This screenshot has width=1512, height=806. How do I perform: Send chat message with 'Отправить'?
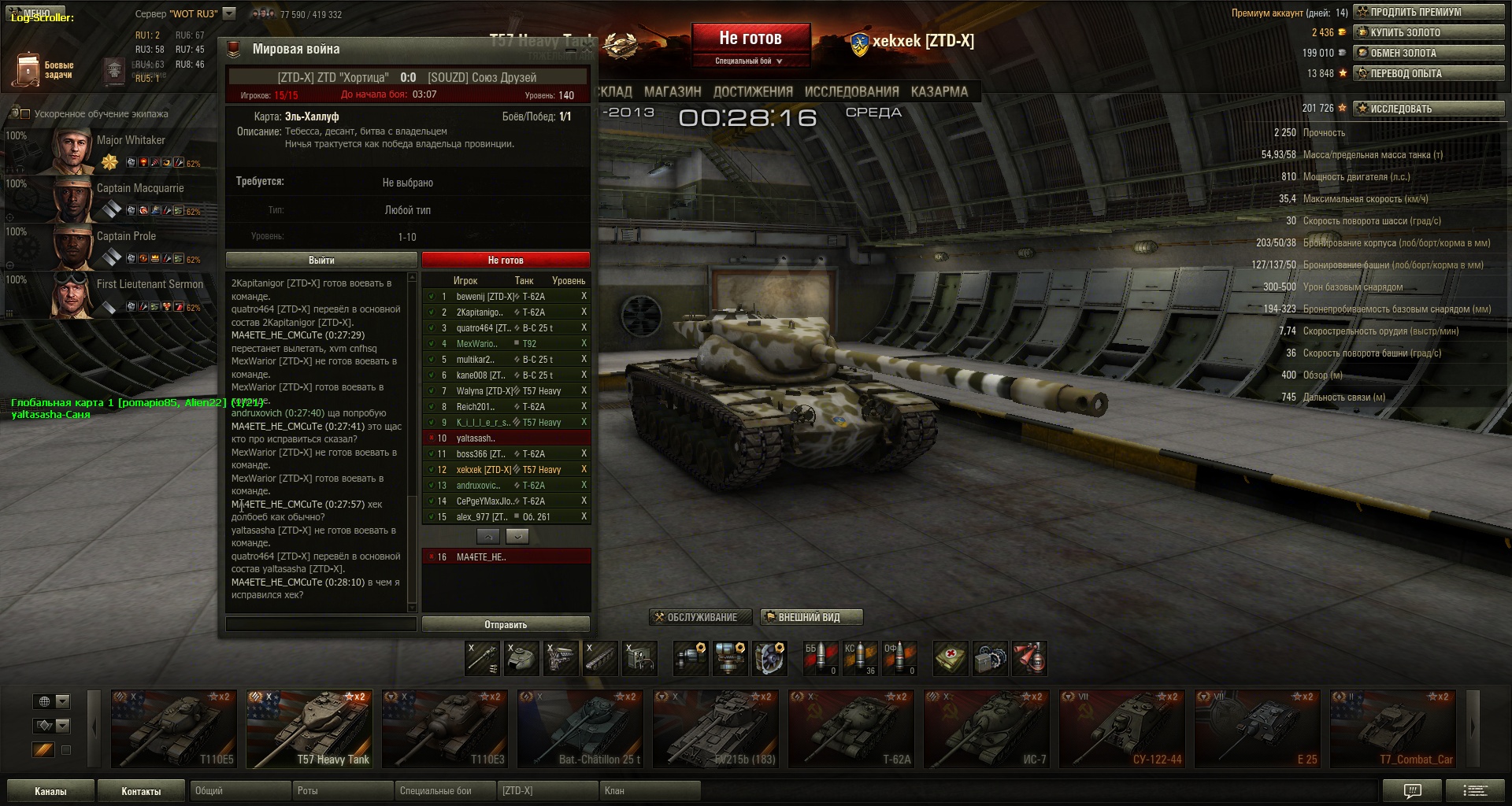tap(506, 625)
